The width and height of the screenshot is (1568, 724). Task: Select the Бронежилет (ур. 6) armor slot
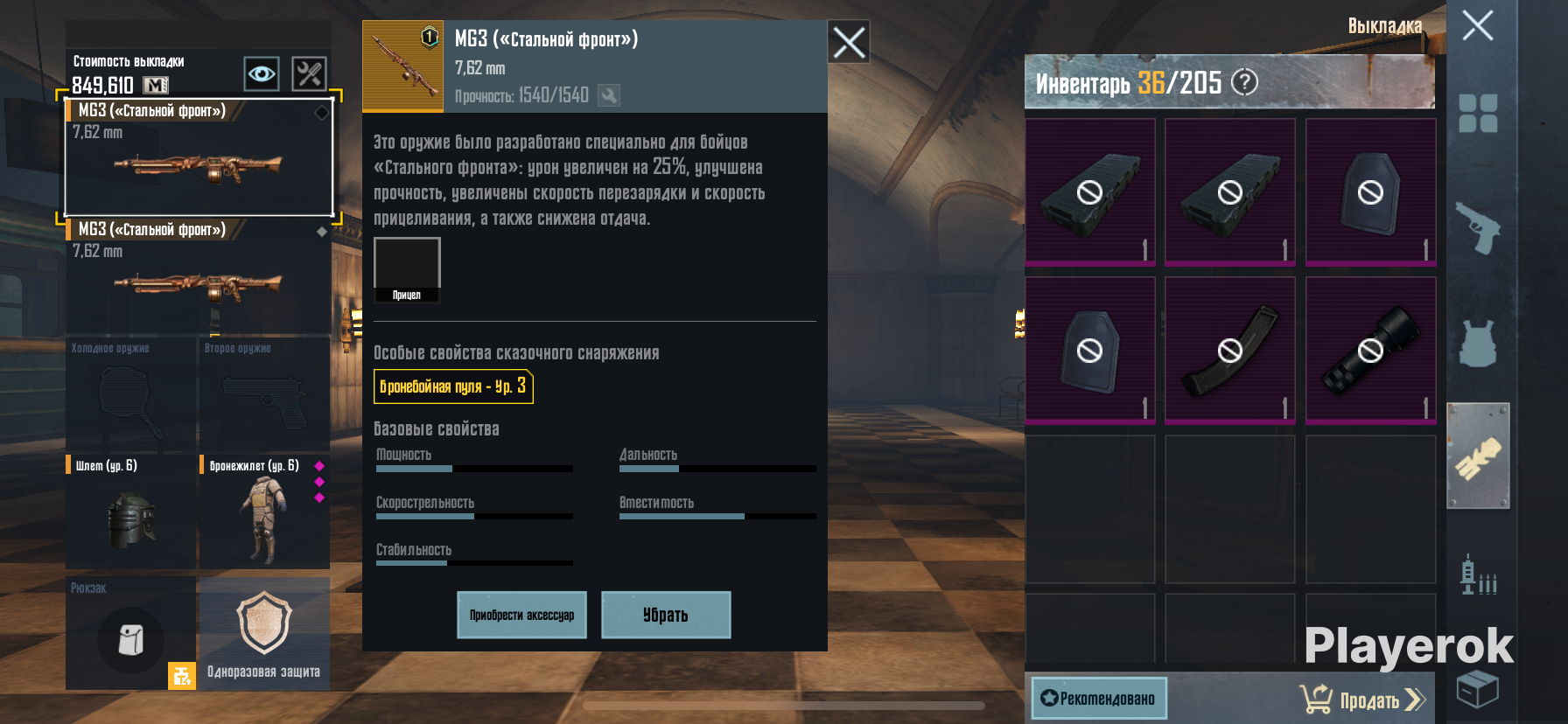[x=263, y=512]
